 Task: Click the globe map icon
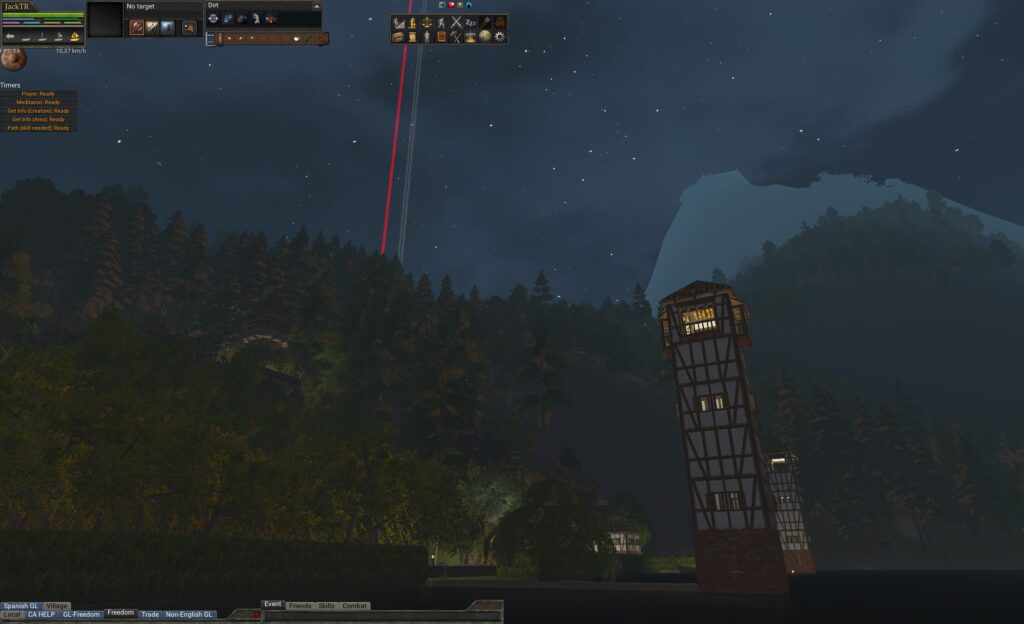point(485,36)
